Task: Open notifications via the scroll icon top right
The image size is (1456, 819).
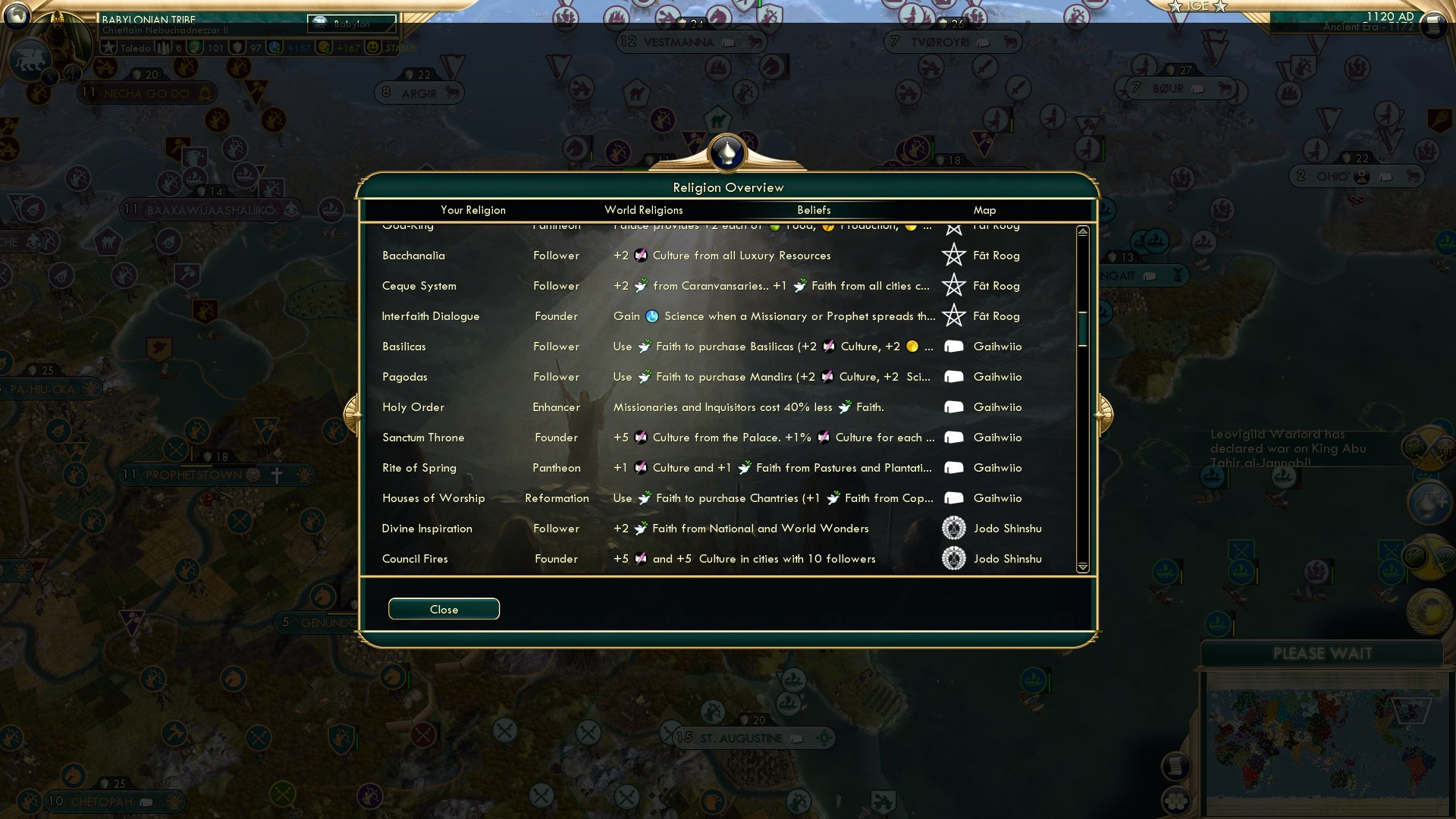Action: tap(1432, 25)
